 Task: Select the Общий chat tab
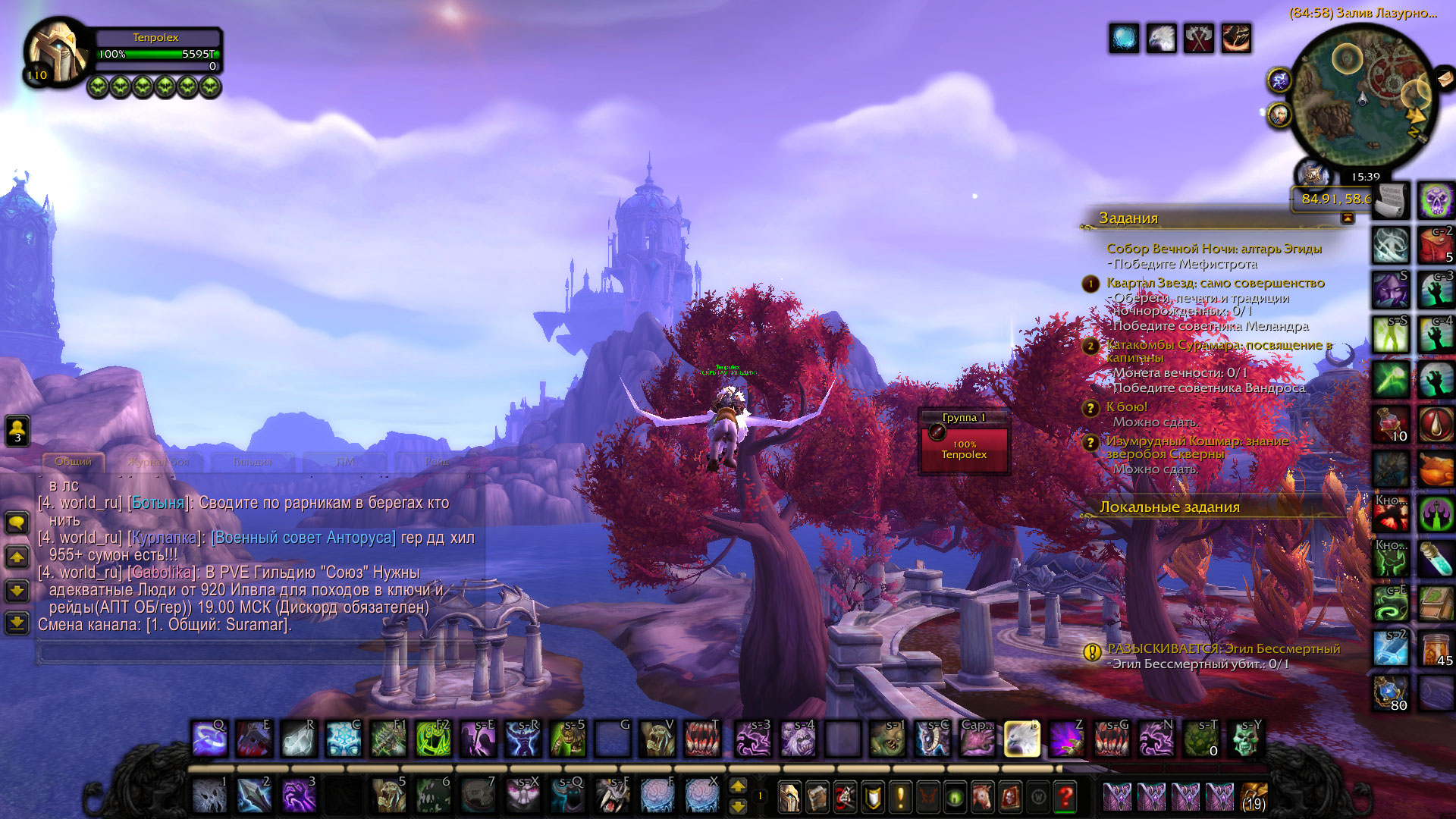(73, 461)
